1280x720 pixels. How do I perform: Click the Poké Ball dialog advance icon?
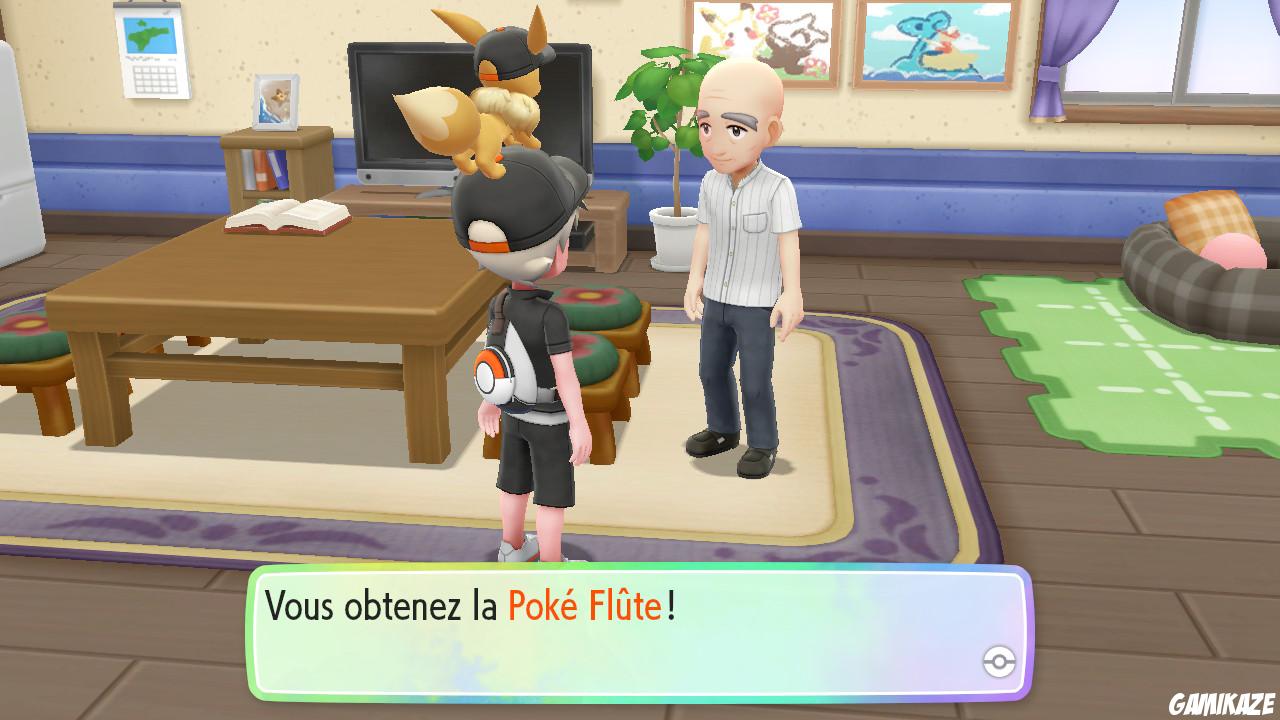tap(999, 659)
